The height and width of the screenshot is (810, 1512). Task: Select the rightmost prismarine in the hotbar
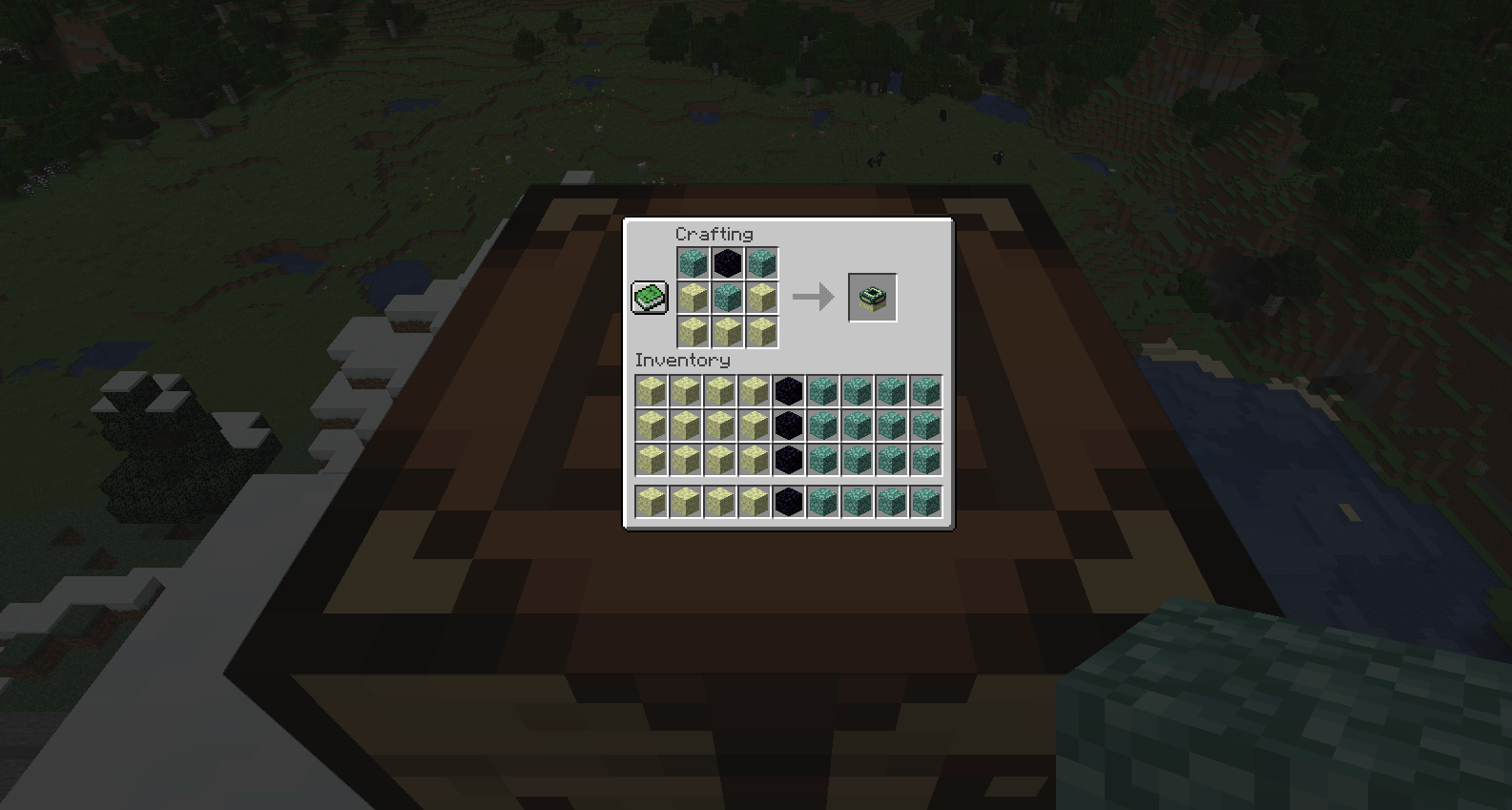click(925, 499)
